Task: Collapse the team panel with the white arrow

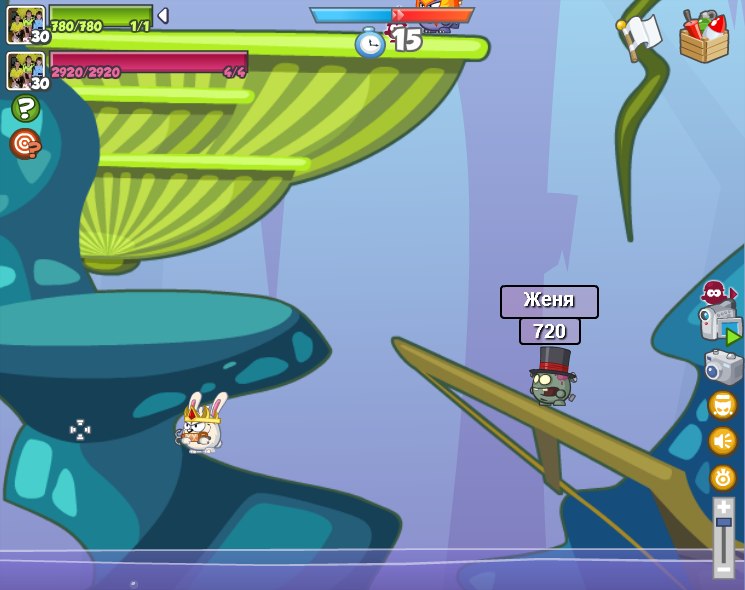Action: tap(163, 16)
